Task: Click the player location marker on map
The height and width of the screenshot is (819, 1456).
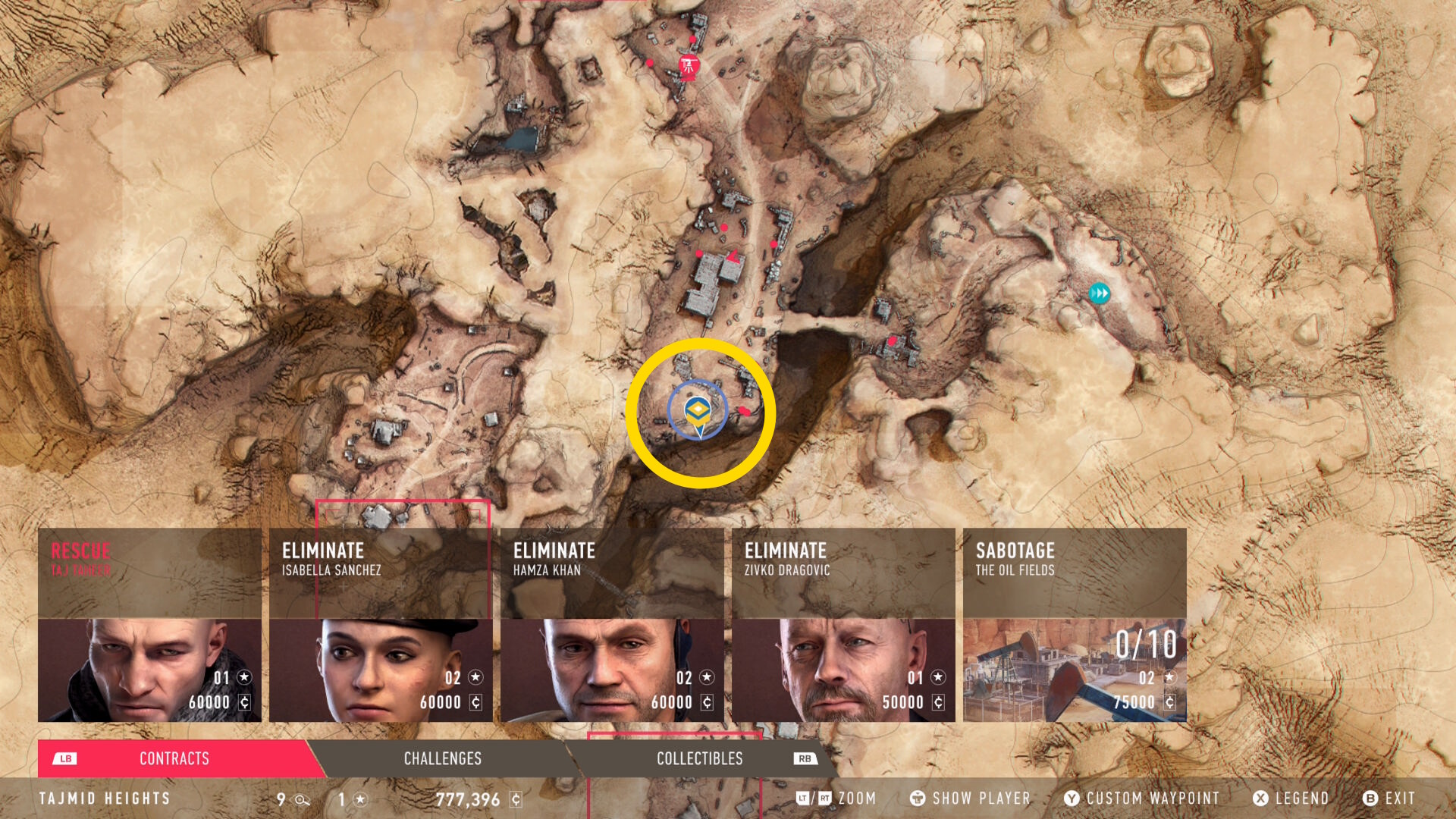Action: pos(698,413)
